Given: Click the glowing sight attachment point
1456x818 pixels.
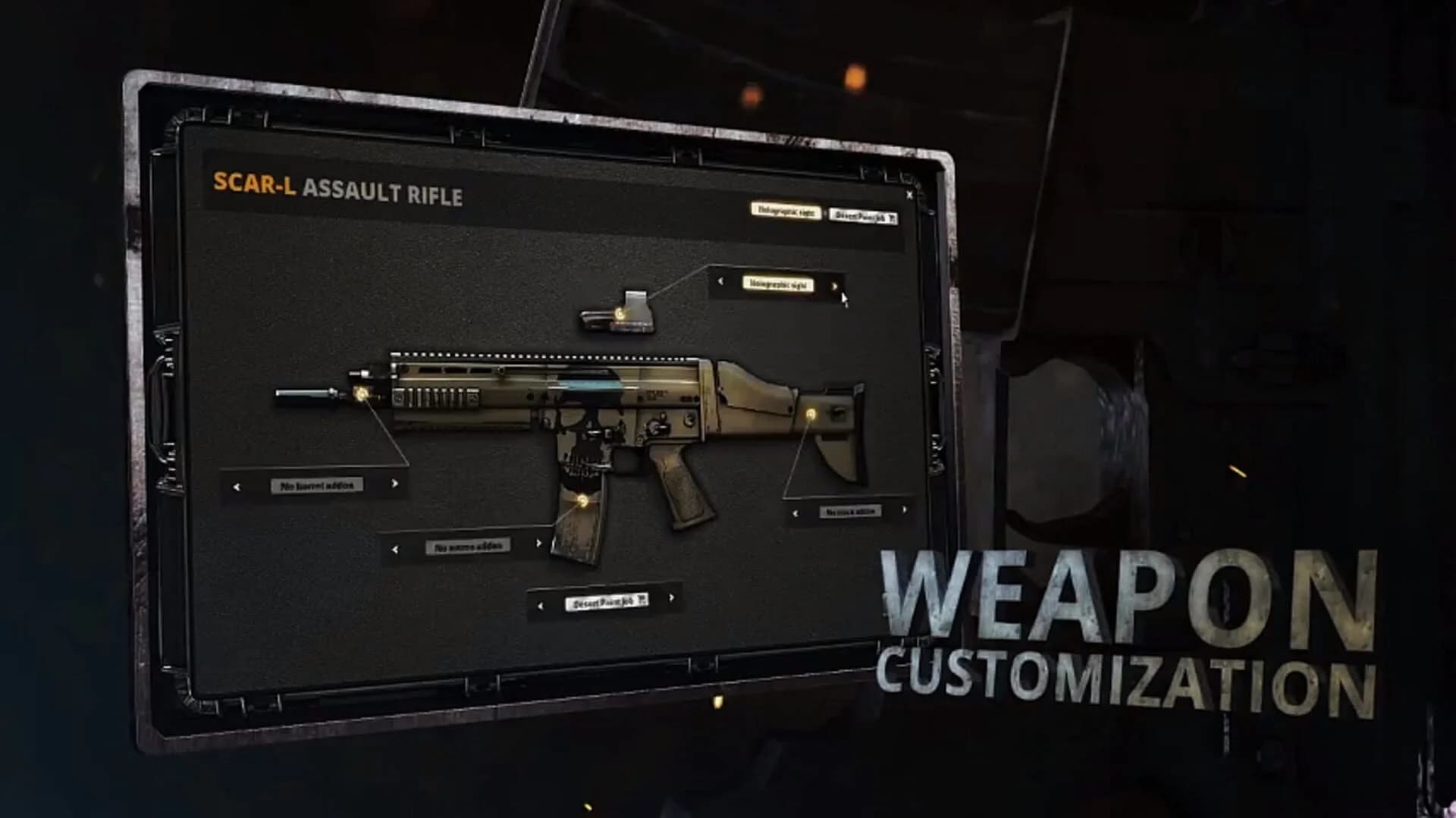Looking at the screenshot, I should pos(620,312).
